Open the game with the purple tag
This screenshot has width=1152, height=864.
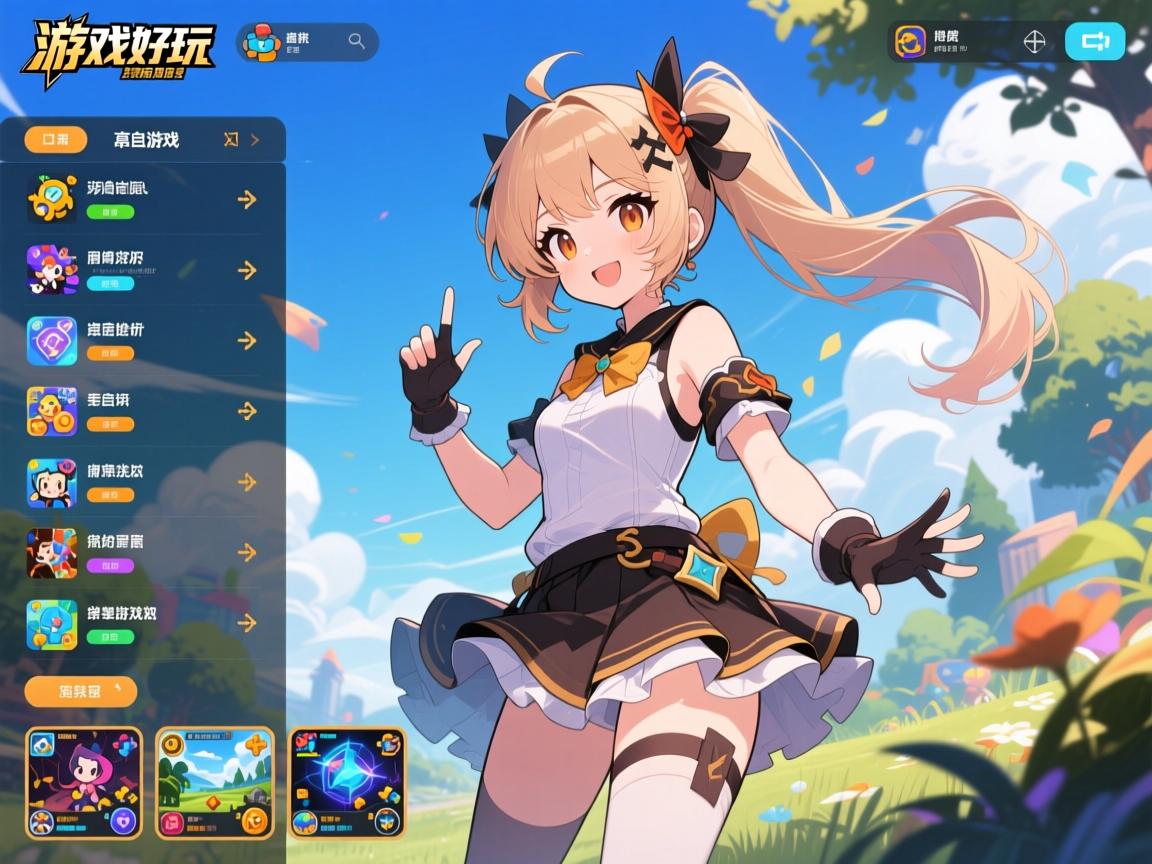(x=140, y=553)
